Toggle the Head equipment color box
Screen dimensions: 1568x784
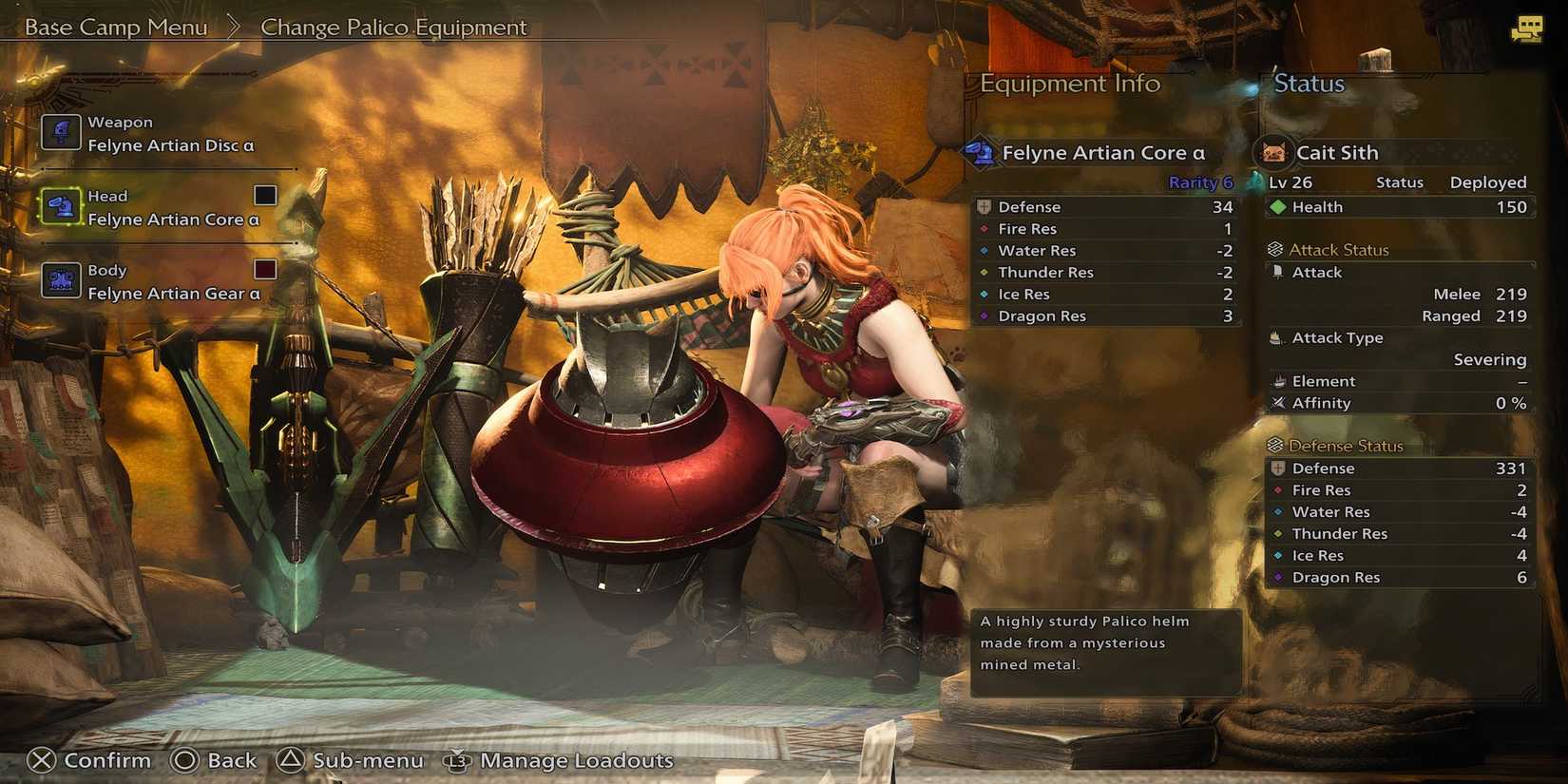[263, 195]
